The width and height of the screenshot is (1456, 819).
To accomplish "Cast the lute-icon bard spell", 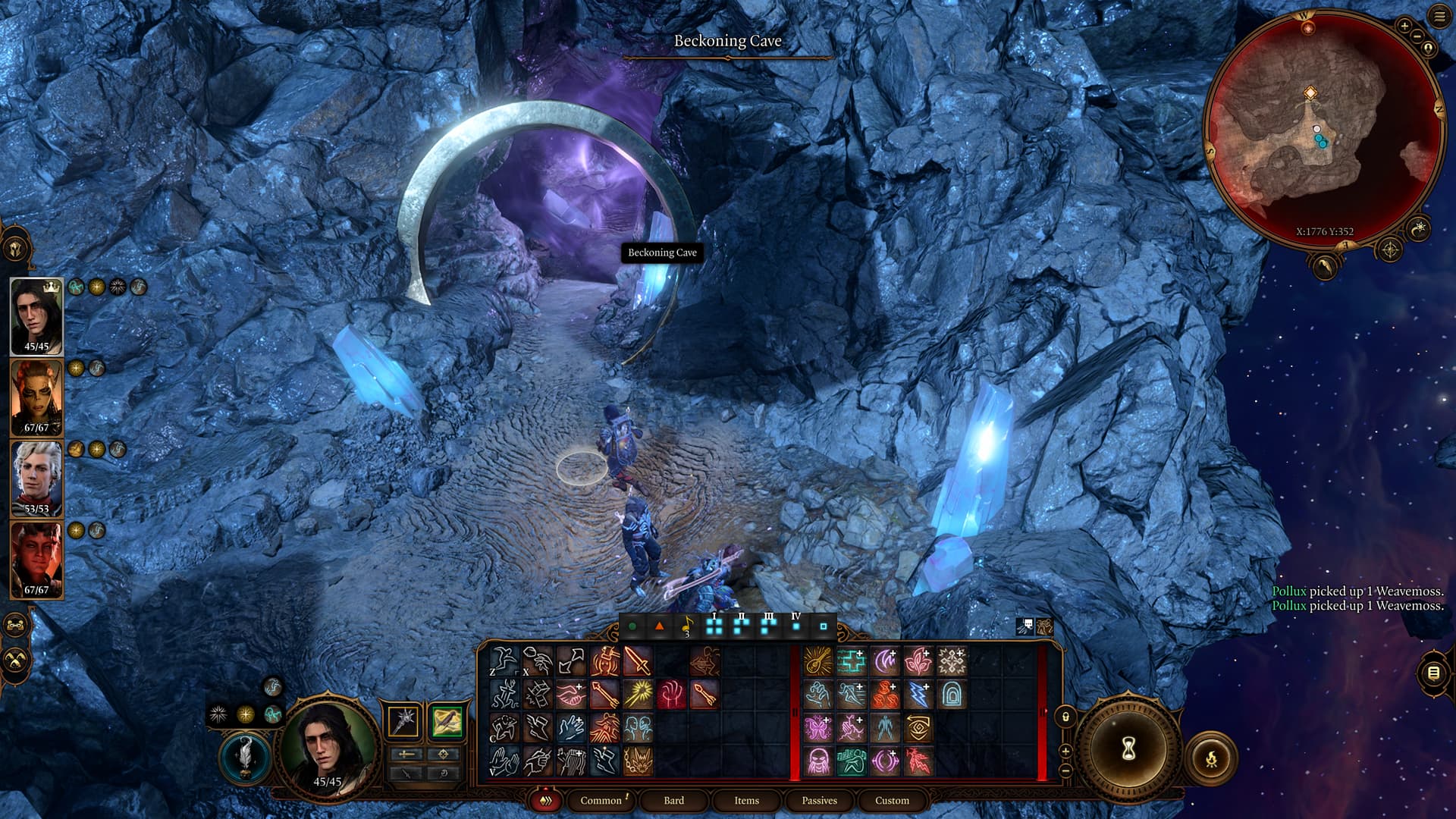I will [817, 661].
